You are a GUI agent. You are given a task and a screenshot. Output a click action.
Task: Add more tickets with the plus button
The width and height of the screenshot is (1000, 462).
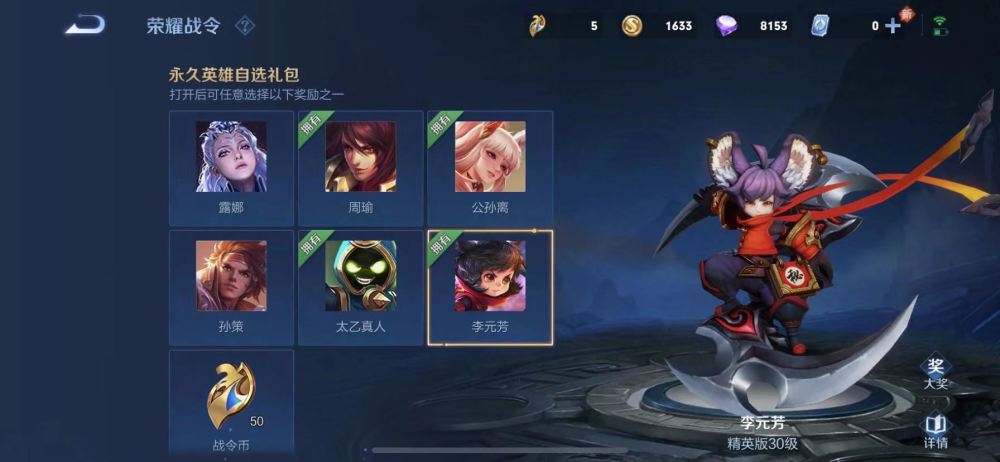893,26
